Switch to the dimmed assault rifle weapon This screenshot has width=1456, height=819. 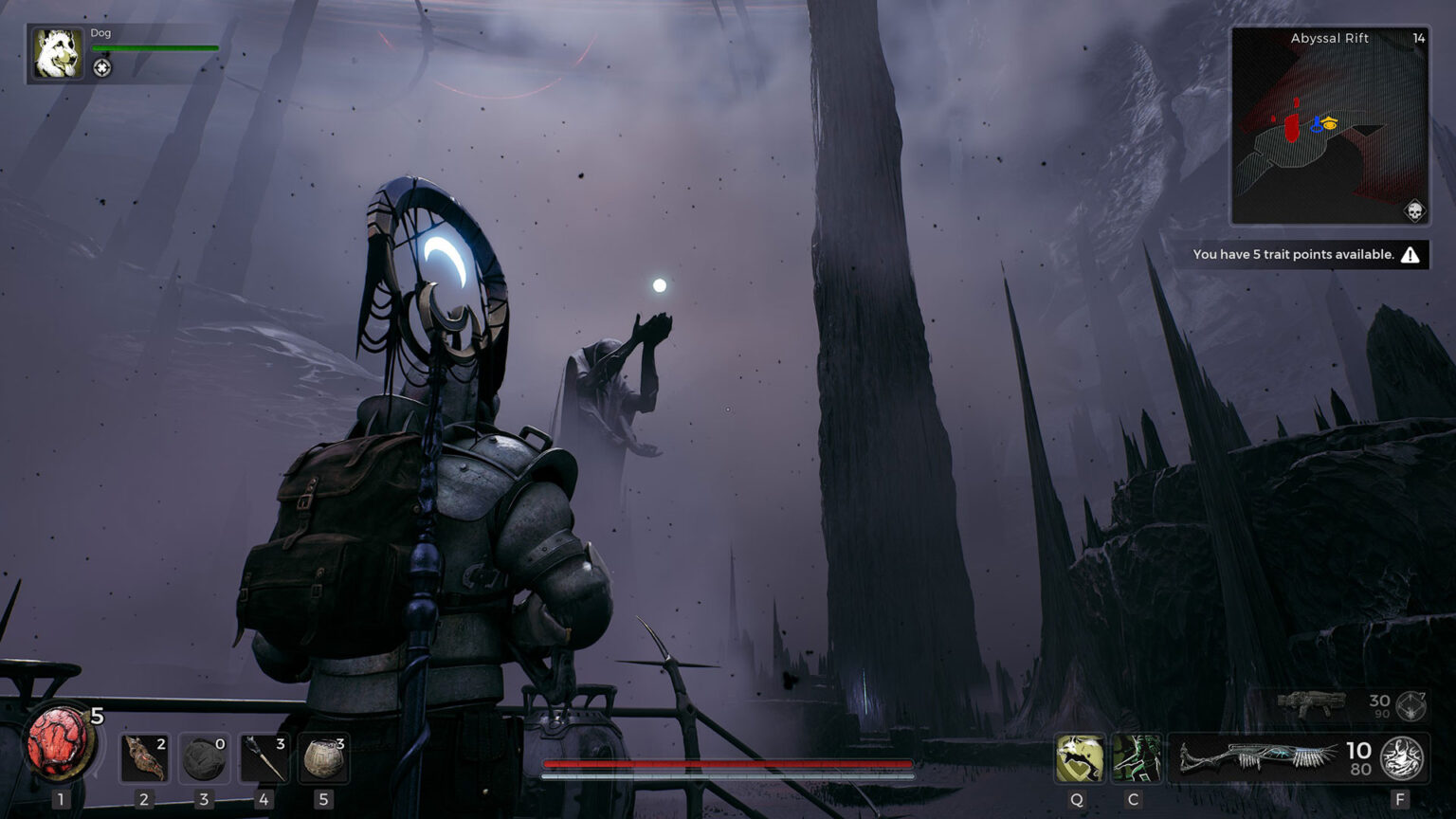pos(1312,704)
